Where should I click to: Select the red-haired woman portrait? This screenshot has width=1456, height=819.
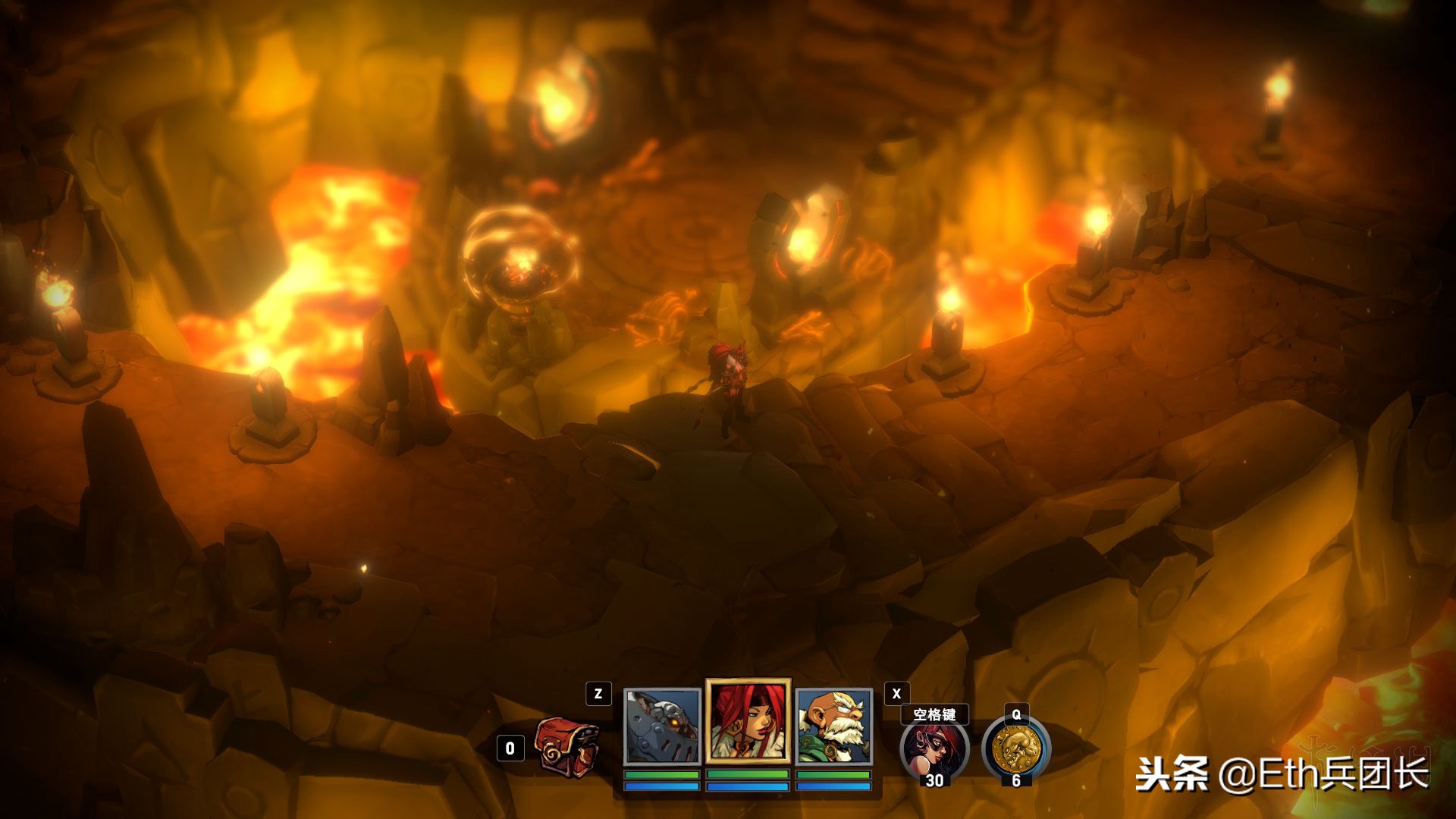click(x=748, y=720)
